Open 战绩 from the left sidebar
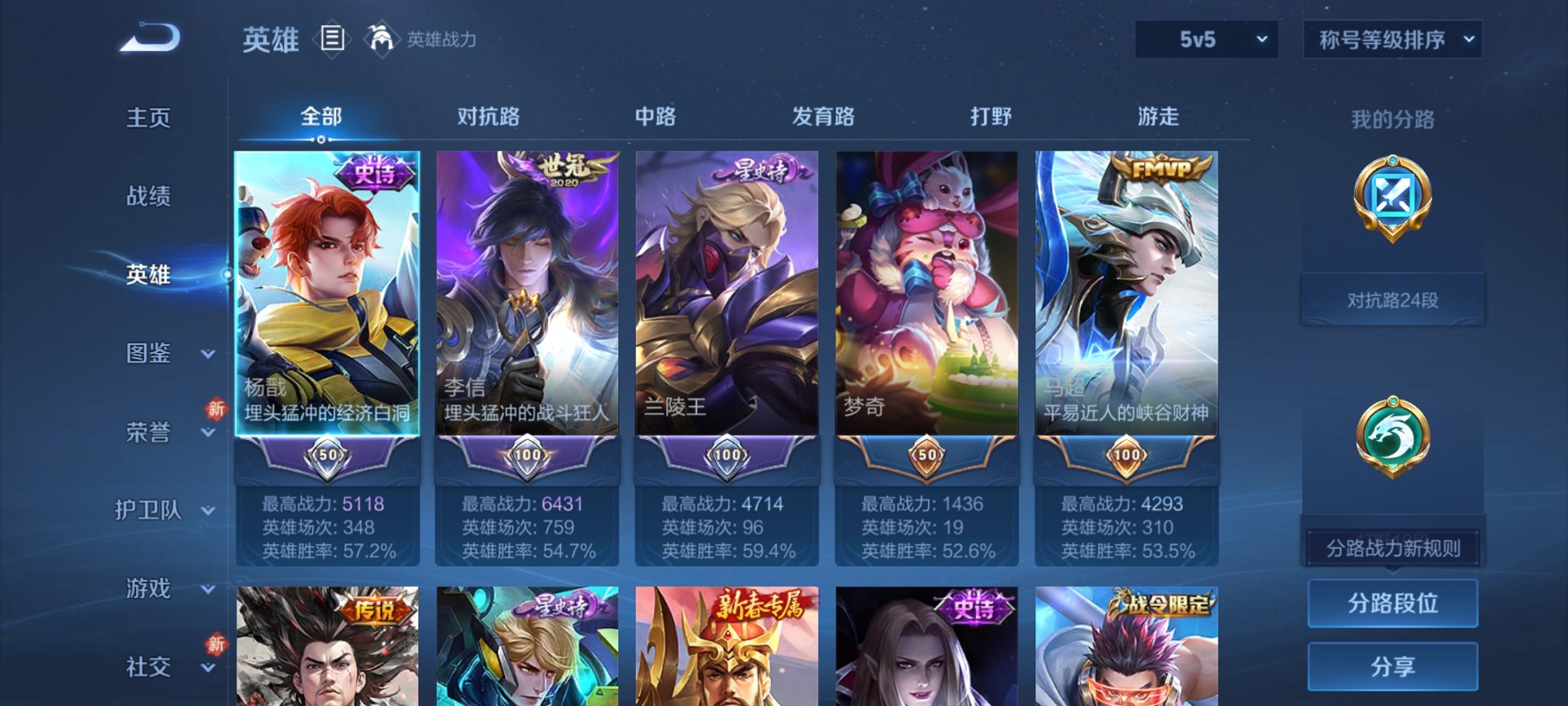Image resolution: width=1568 pixels, height=706 pixels. pos(147,197)
